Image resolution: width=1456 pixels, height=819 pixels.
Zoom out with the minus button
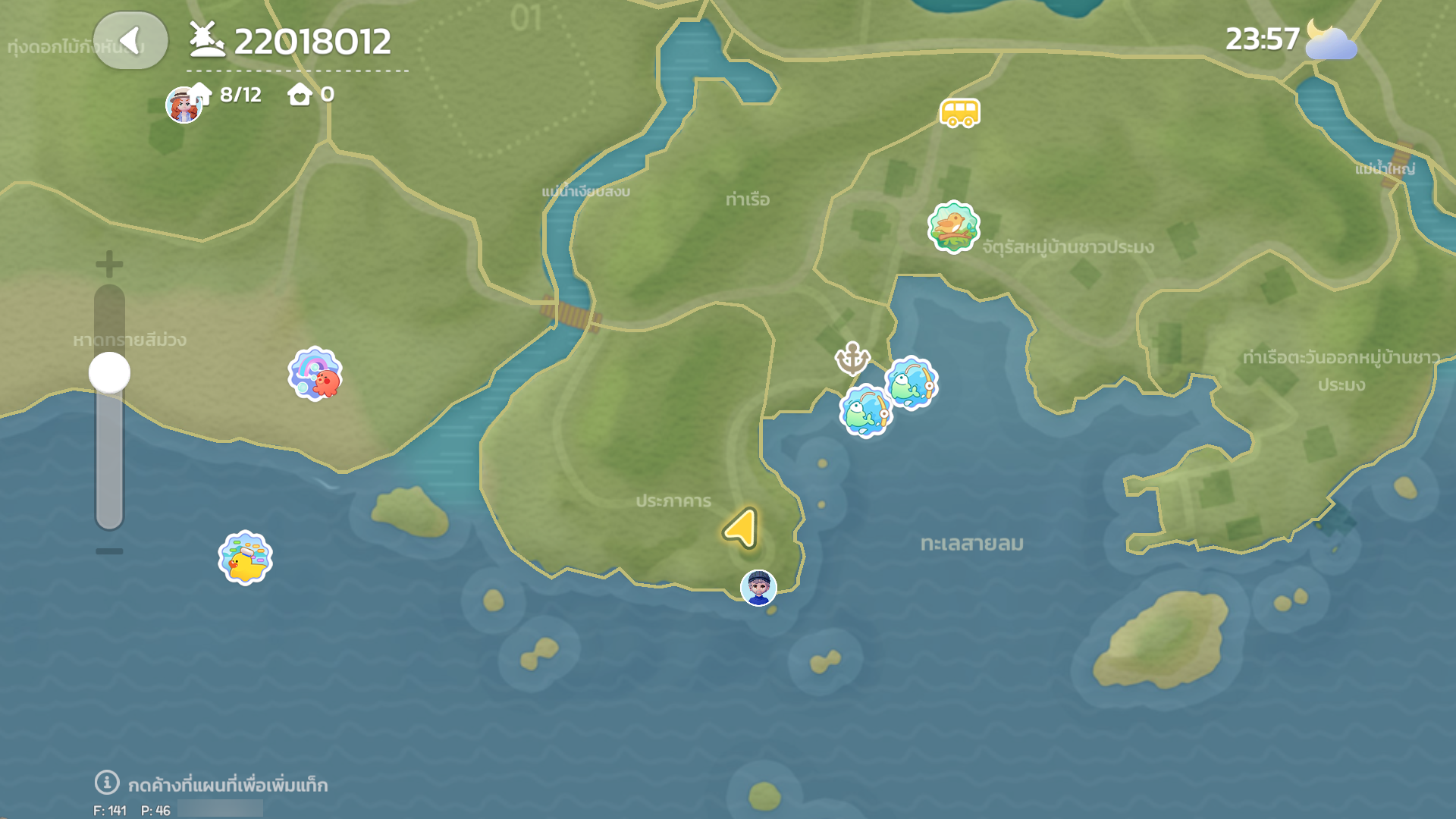[x=109, y=551]
